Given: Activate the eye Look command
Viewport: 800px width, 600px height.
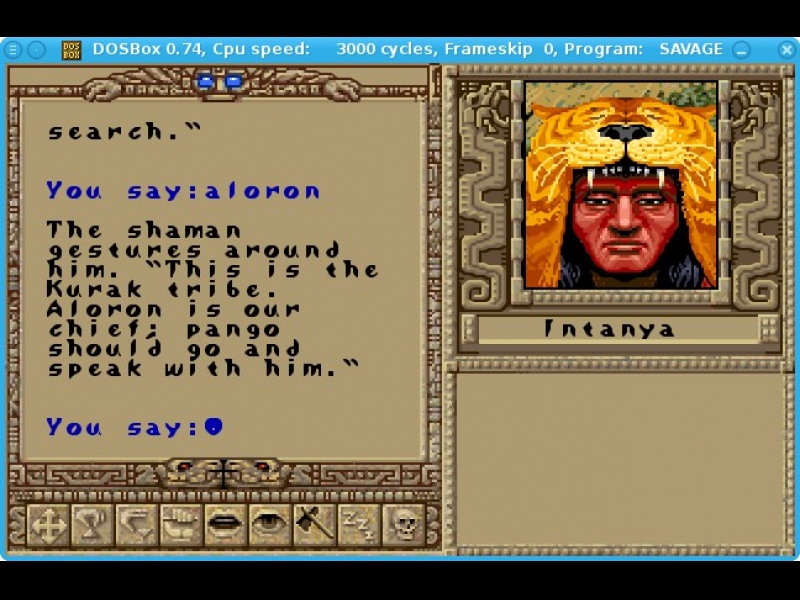Looking at the screenshot, I should [x=269, y=524].
